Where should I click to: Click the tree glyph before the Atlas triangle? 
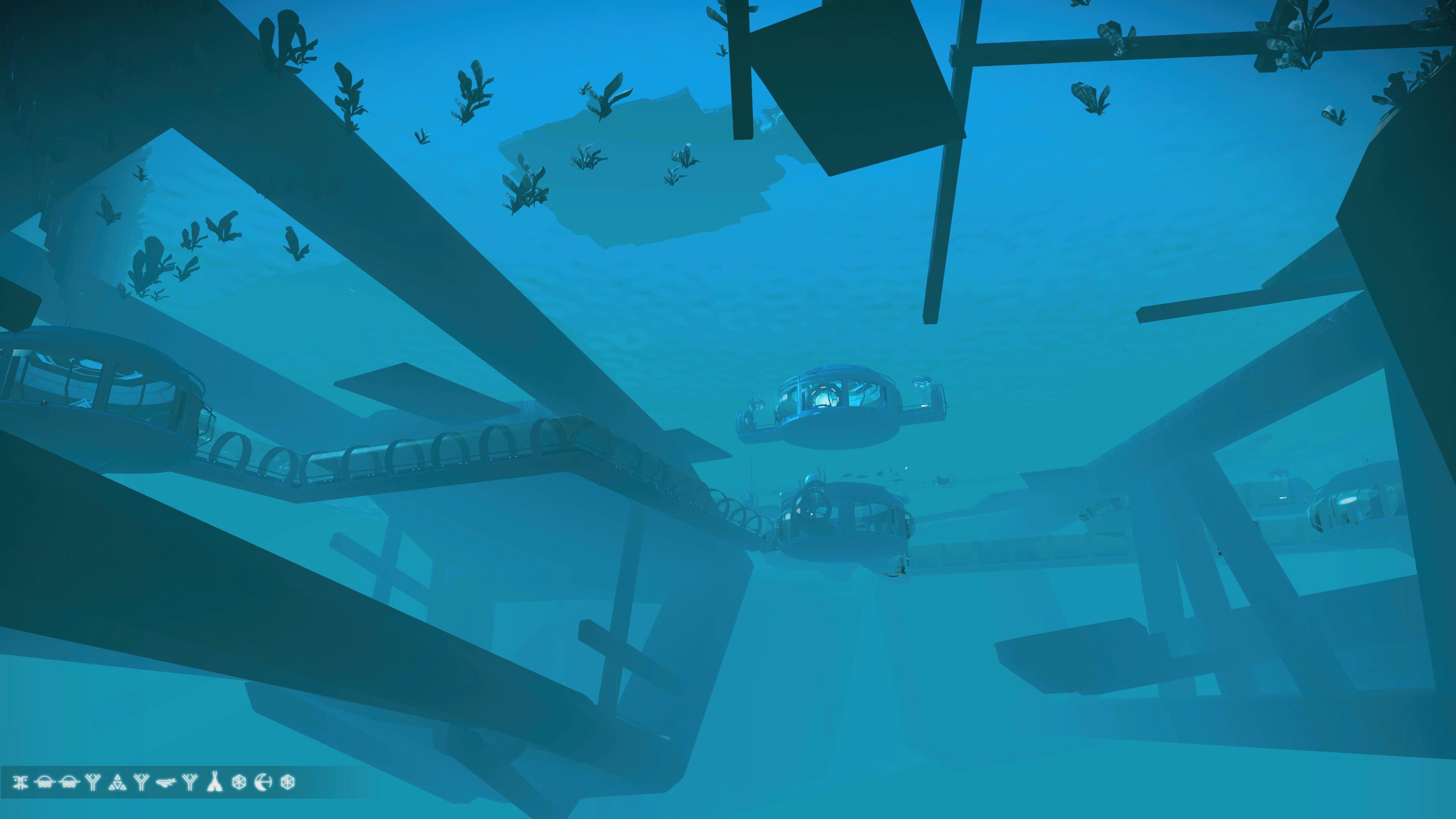tap(94, 782)
